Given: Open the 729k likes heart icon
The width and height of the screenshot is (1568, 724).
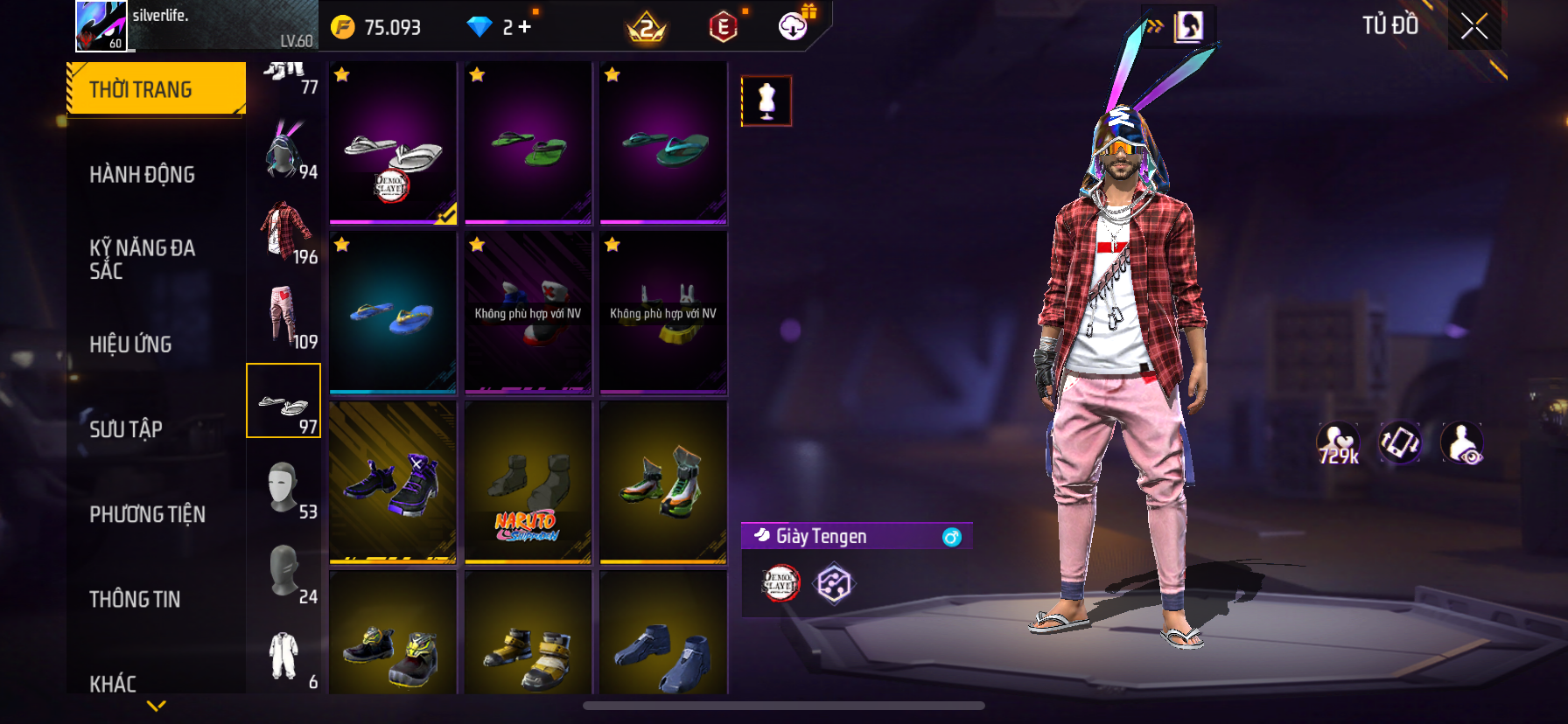Looking at the screenshot, I should pos(1338,443).
